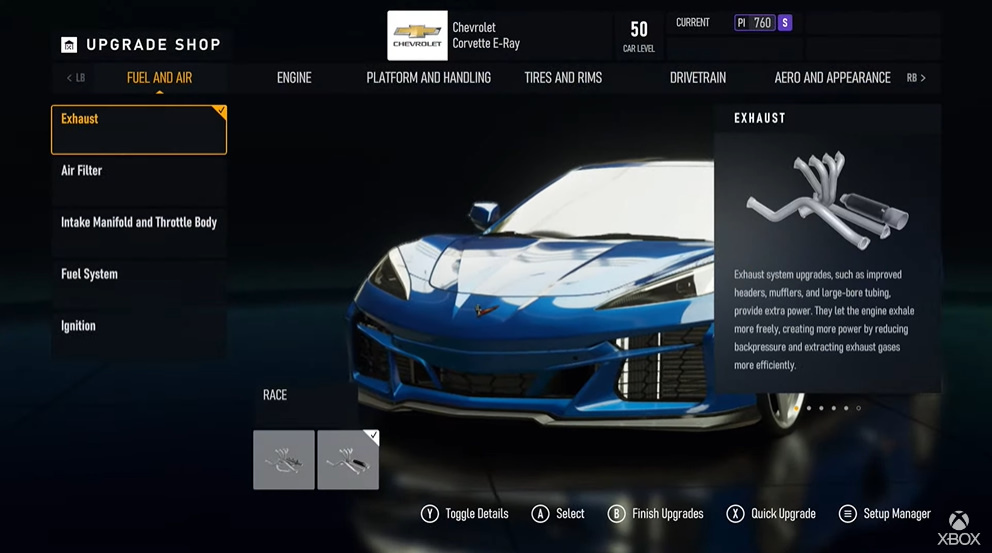Screen dimensions: 992x553
Task: Show the Aero and Appearance tab
Action: 832,78
